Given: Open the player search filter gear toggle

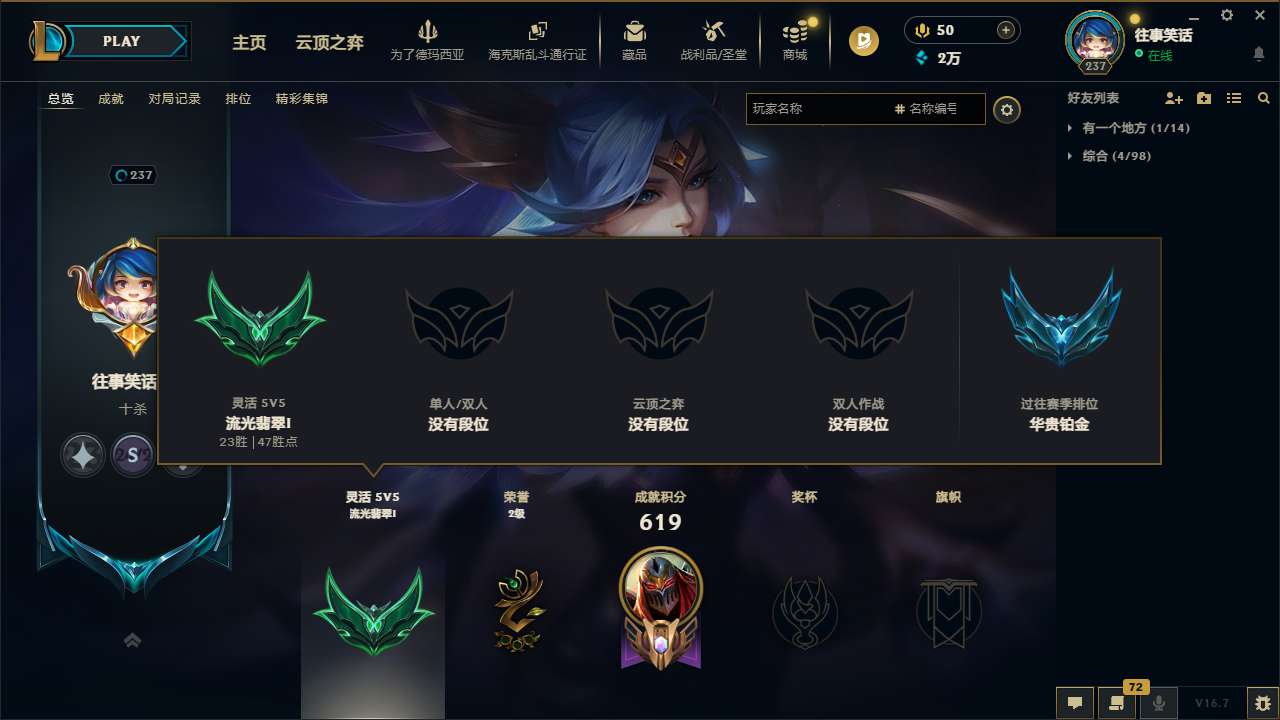Looking at the screenshot, I should [1007, 109].
